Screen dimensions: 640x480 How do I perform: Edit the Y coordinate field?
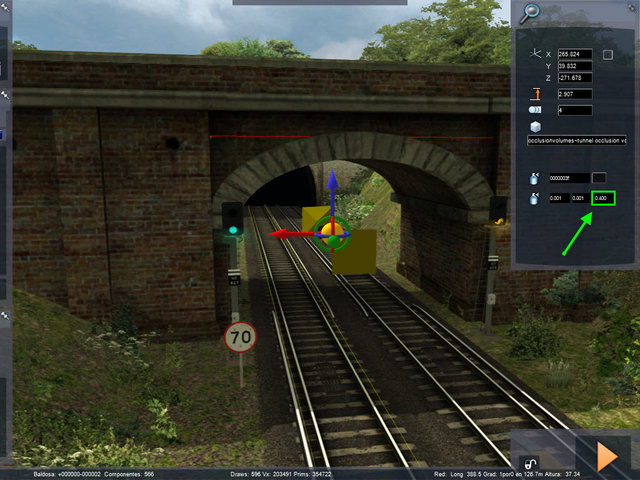[575, 66]
